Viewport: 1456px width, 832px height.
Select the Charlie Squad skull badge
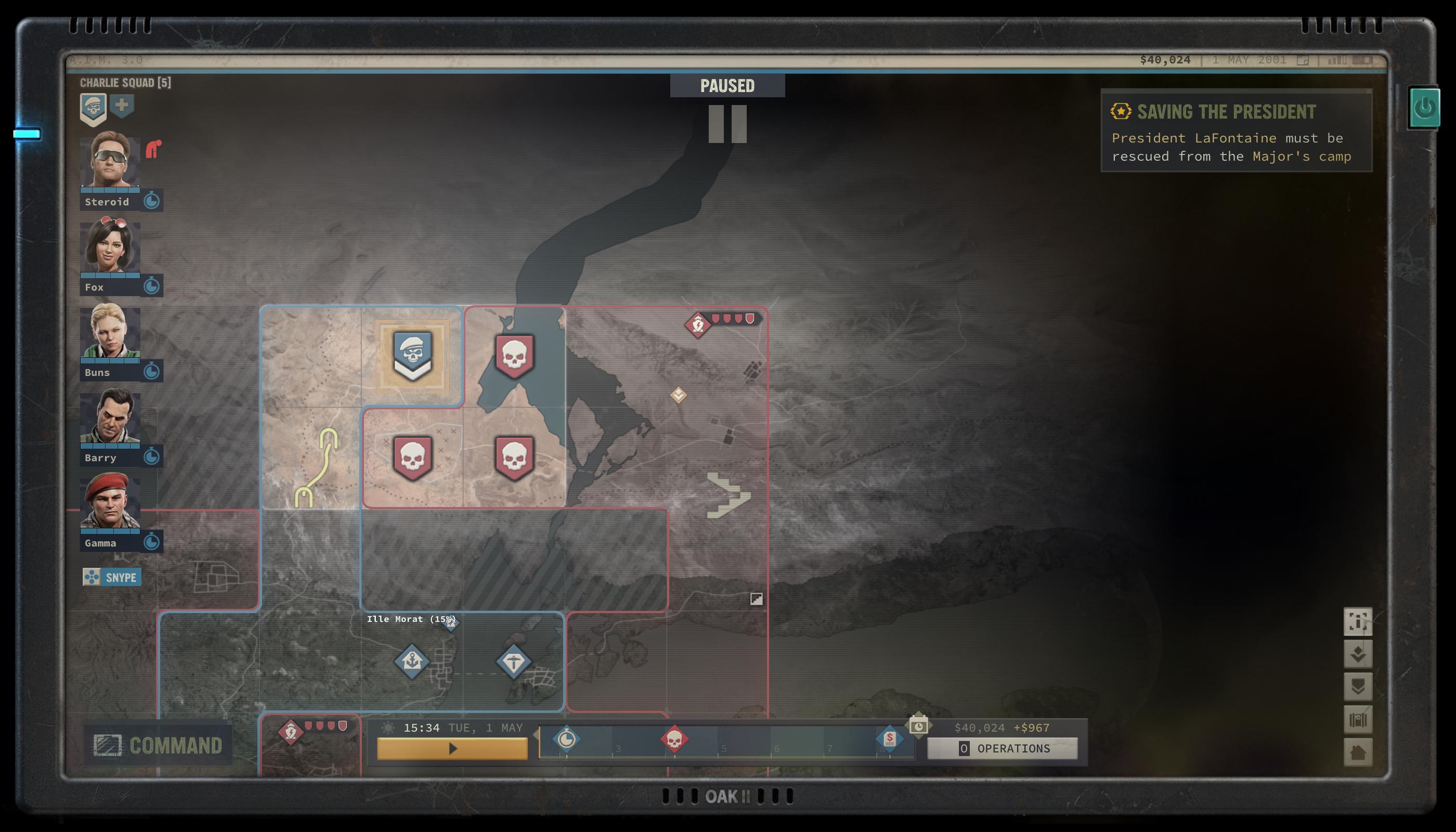tap(93, 109)
